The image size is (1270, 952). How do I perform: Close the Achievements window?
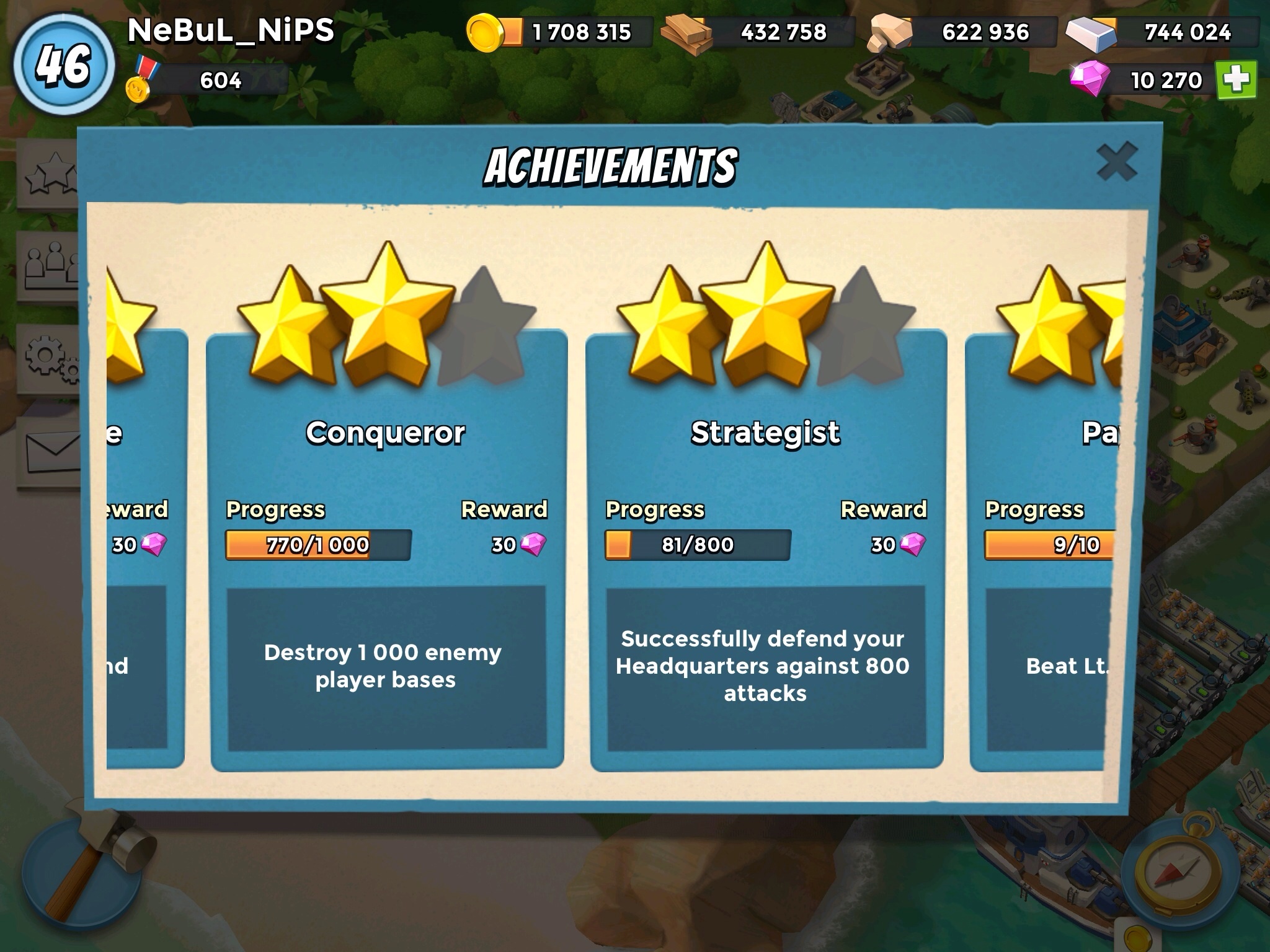click(x=1116, y=162)
